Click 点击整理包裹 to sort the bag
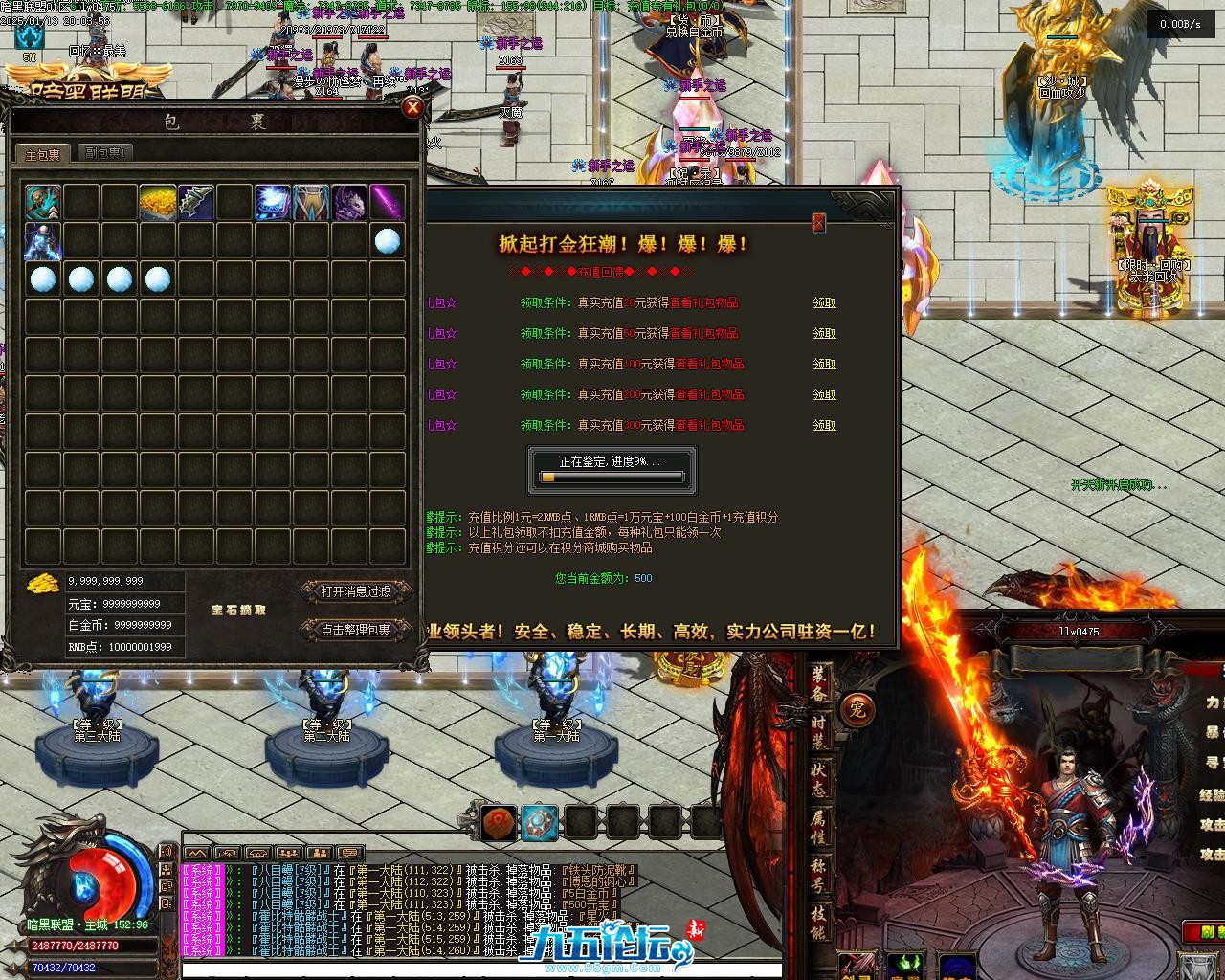The image size is (1225, 980). [x=356, y=630]
